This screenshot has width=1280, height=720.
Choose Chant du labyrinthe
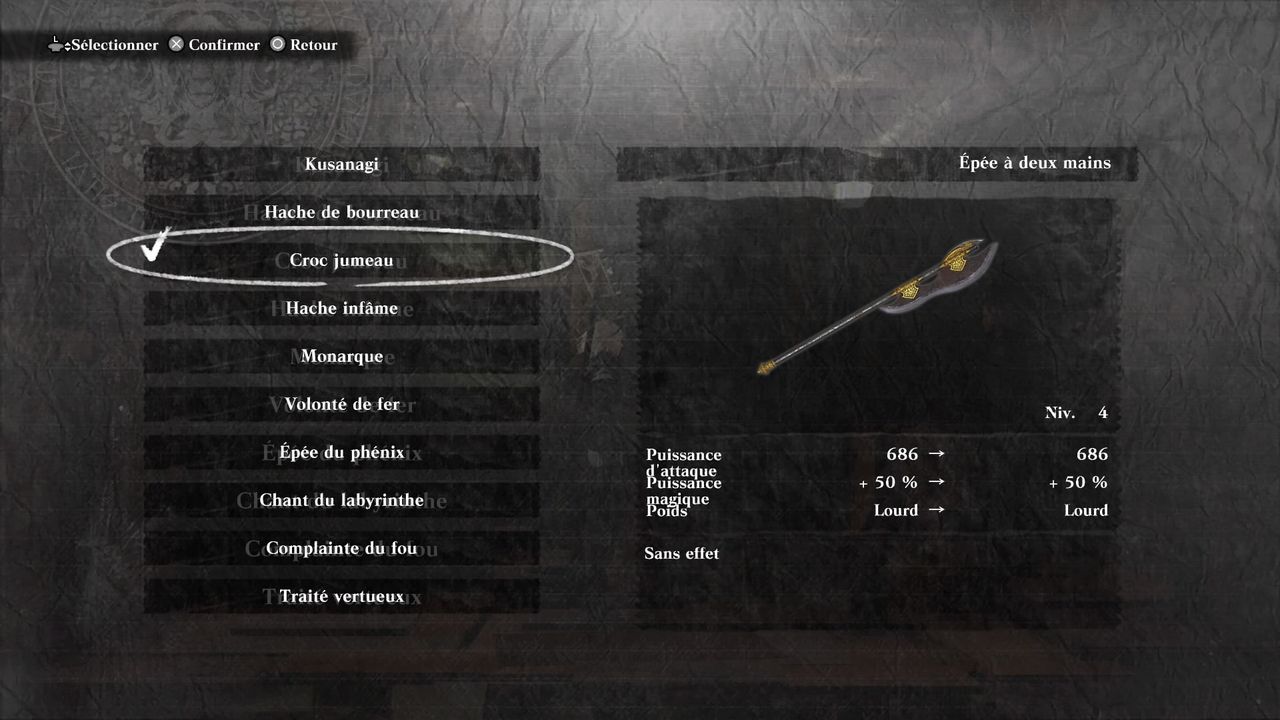(x=341, y=500)
